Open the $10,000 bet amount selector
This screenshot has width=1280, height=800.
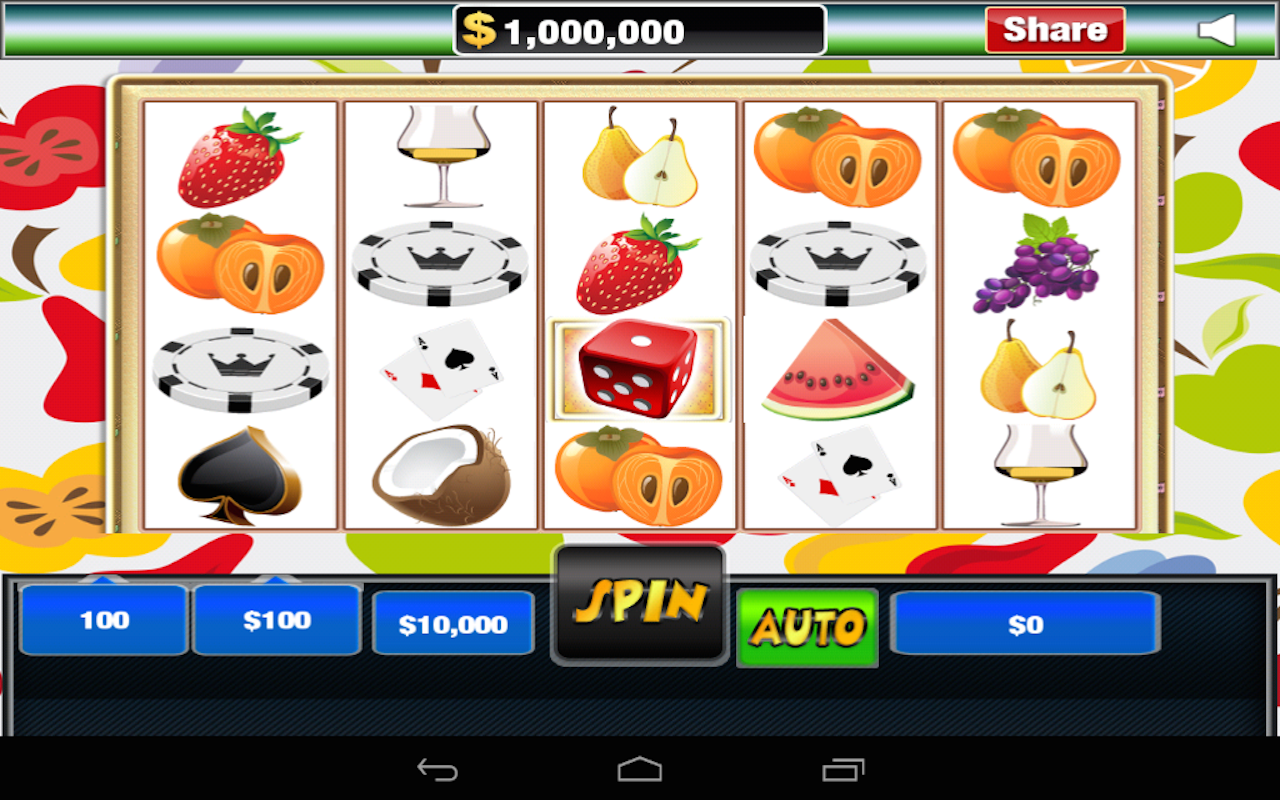pos(453,622)
